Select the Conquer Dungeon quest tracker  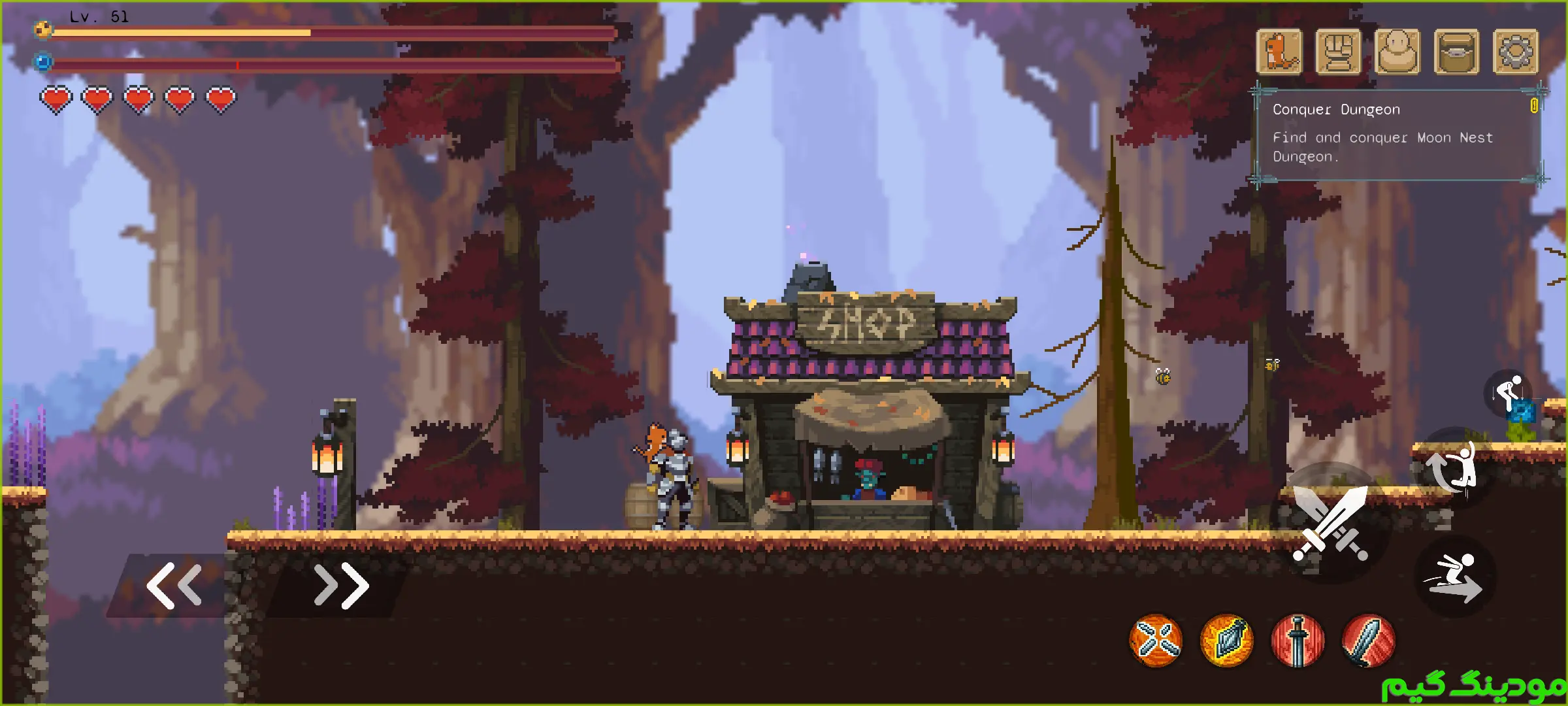[1398, 134]
